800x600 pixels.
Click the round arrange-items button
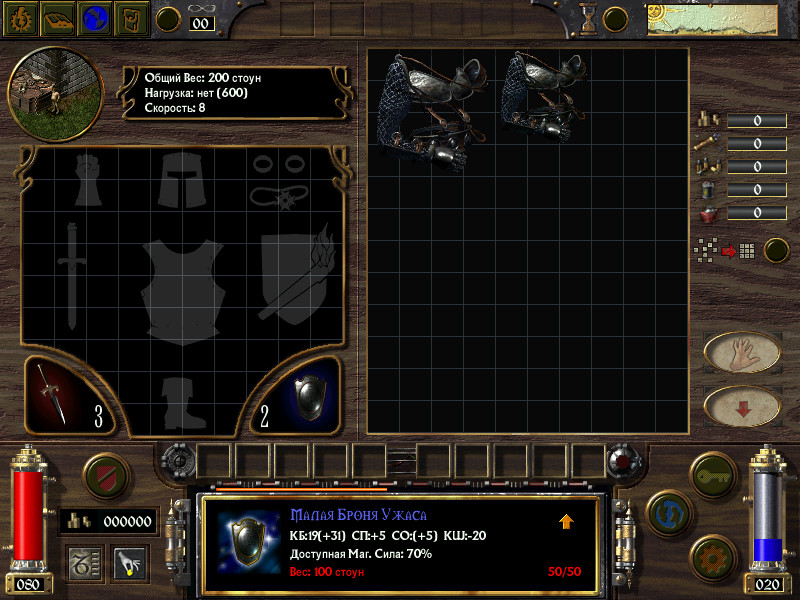point(776,250)
